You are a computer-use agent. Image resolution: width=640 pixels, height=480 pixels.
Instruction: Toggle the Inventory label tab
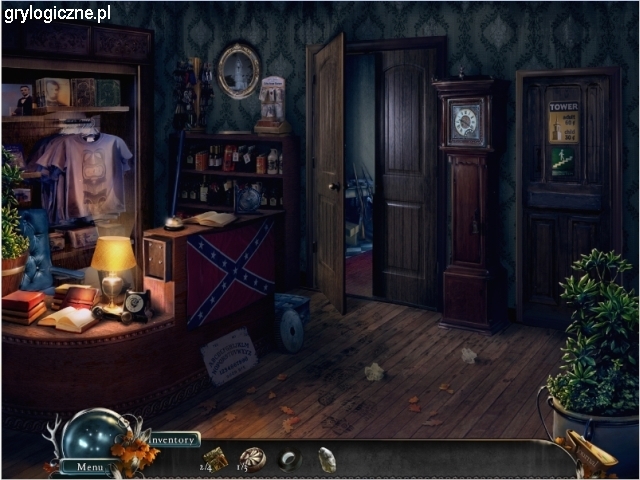pos(174,439)
